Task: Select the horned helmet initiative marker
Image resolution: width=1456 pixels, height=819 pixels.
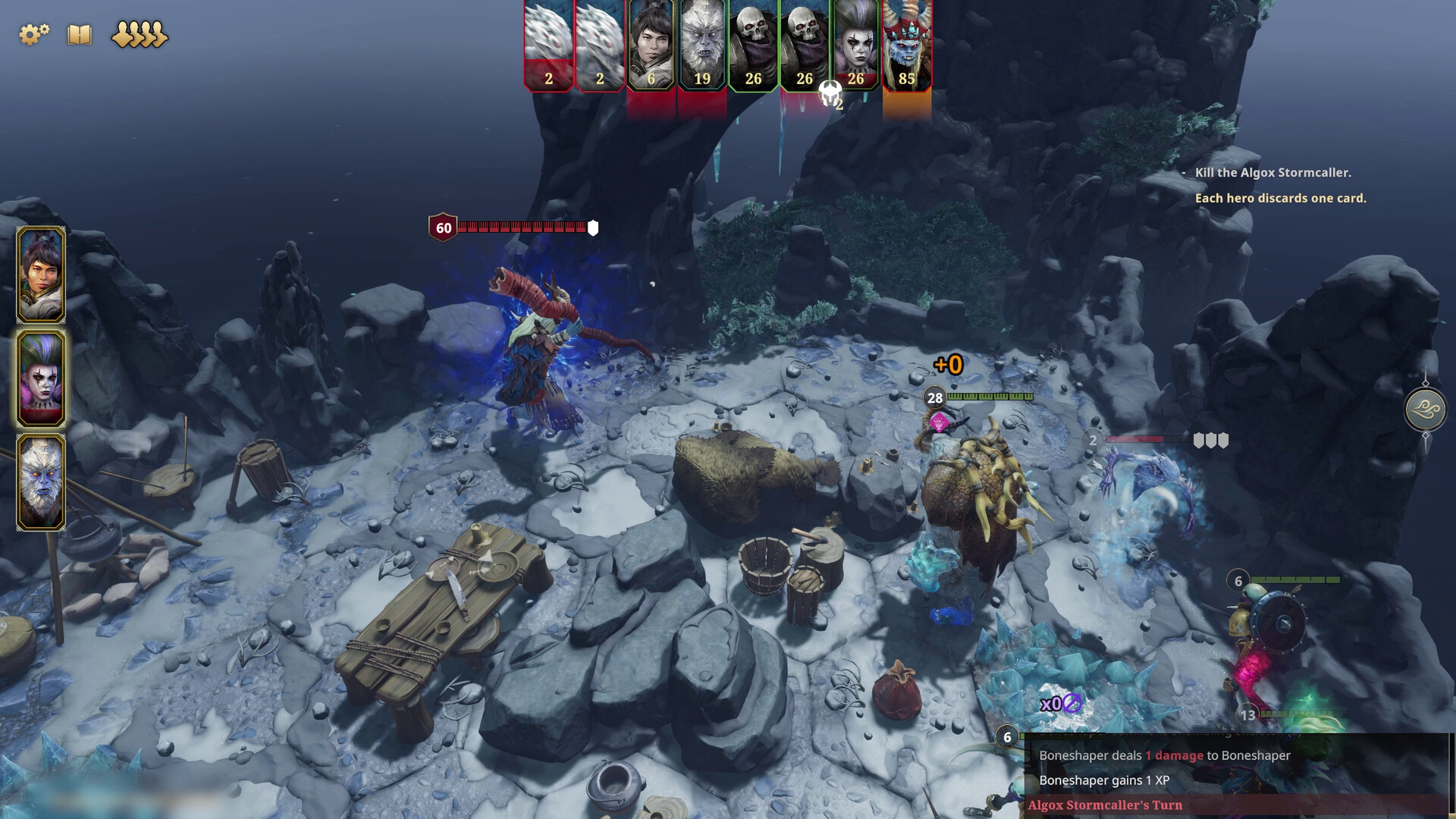Action: tap(829, 93)
